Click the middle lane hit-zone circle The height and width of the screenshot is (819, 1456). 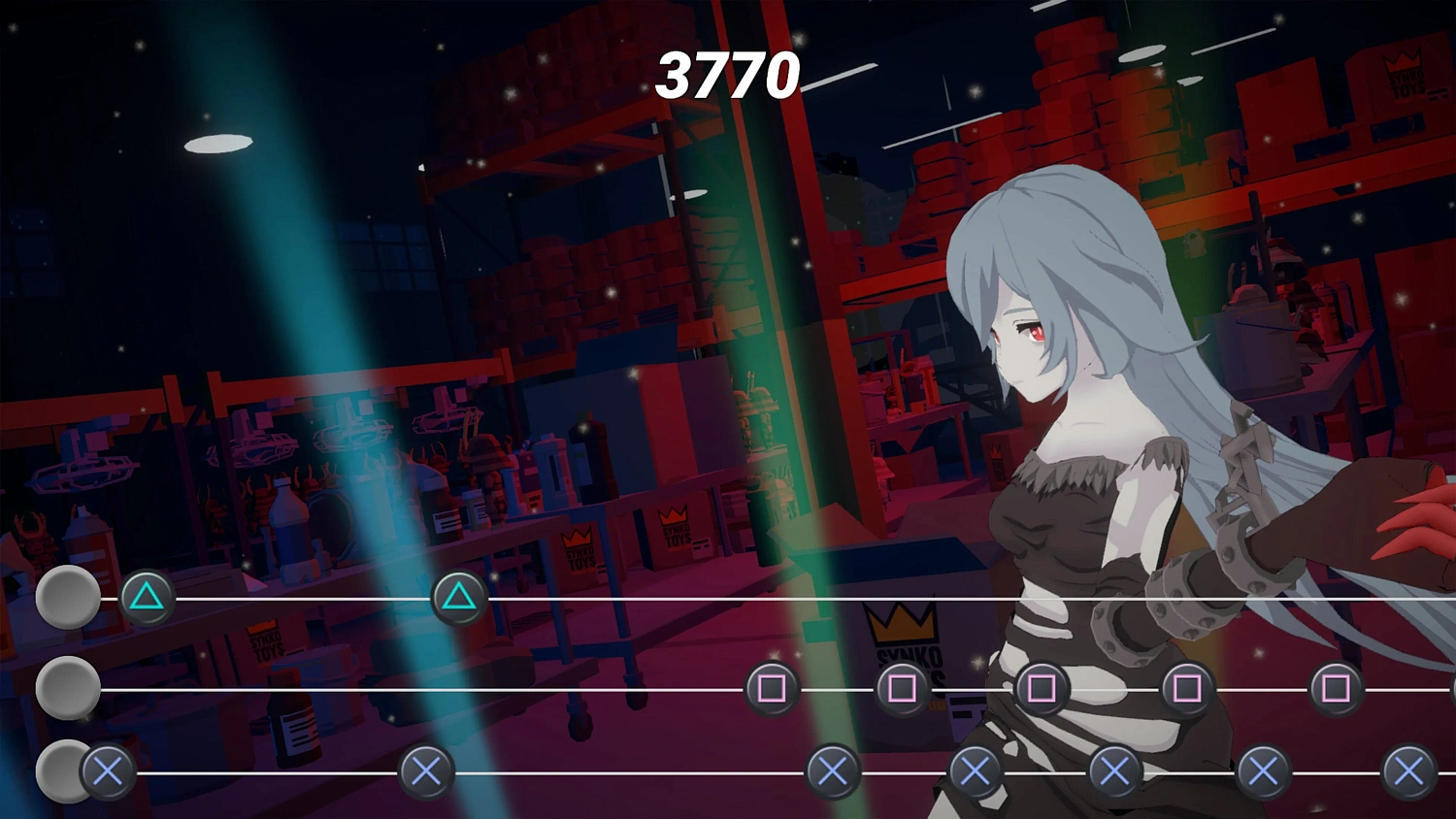pos(66,689)
